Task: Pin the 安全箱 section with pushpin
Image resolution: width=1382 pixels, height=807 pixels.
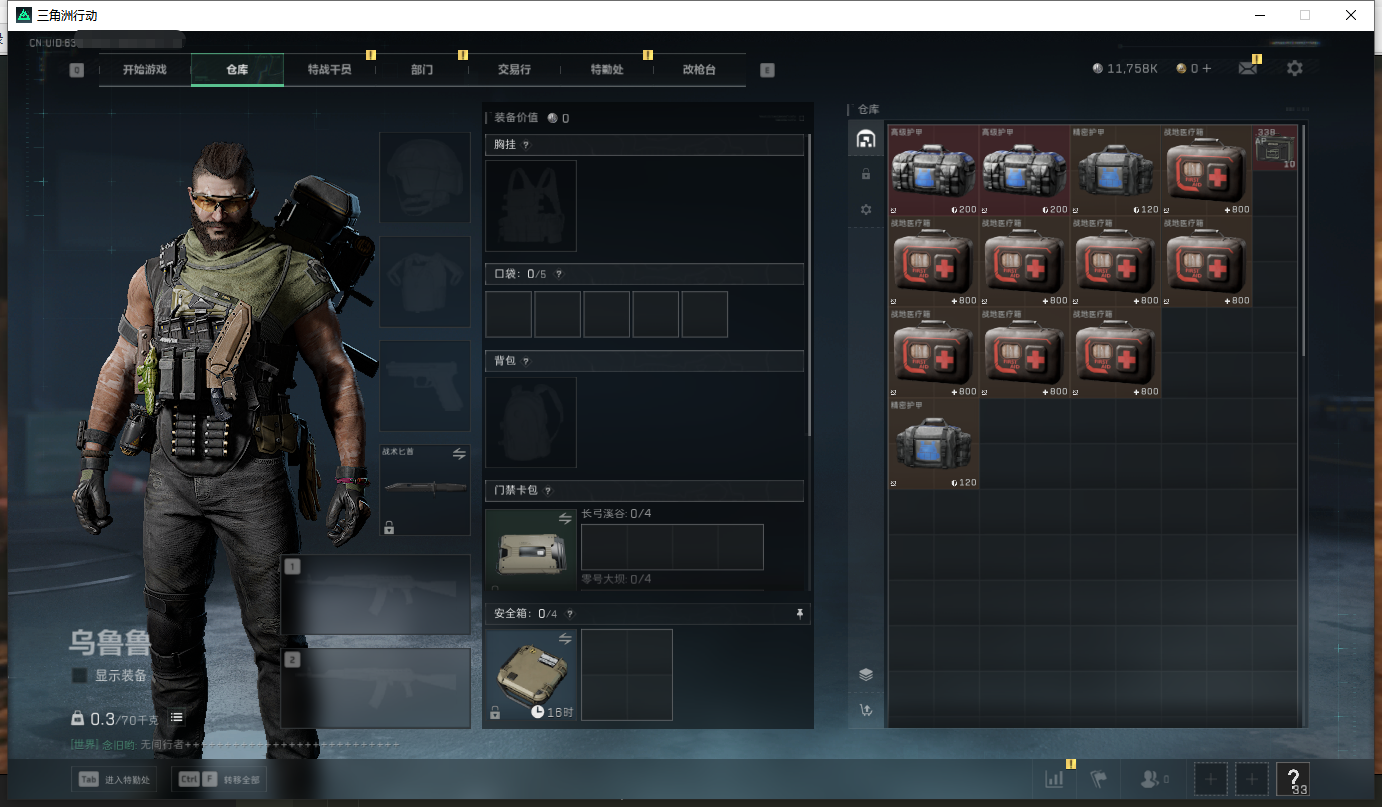Action: [799, 614]
